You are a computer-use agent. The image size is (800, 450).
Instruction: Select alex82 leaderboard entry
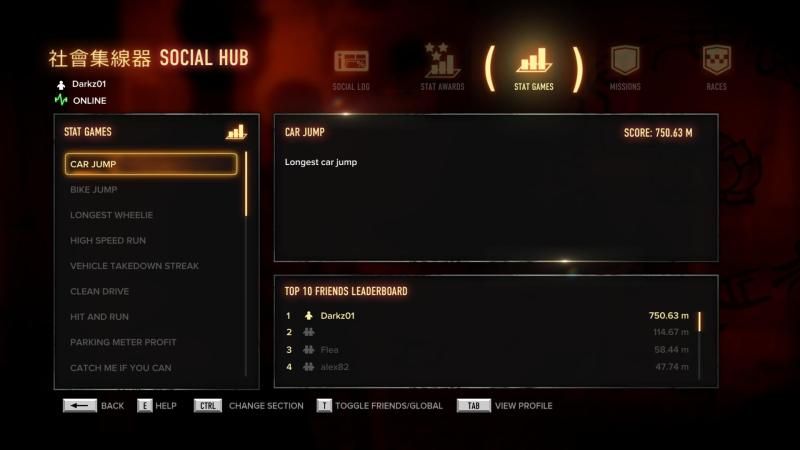(488, 367)
